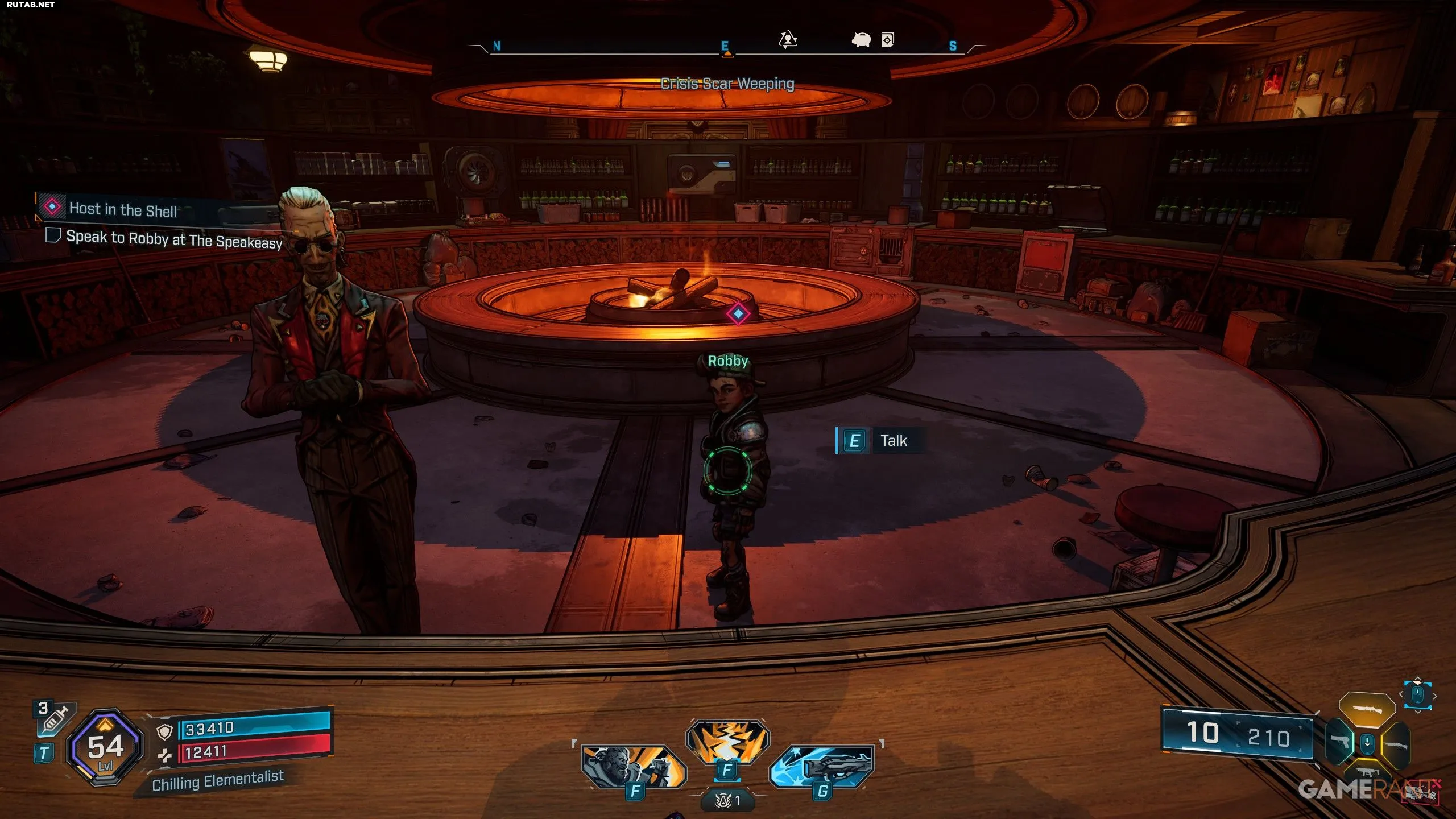Click the piggy bank marker on the compass
The height and width of the screenshot is (819, 1456).
click(x=861, y=40)
